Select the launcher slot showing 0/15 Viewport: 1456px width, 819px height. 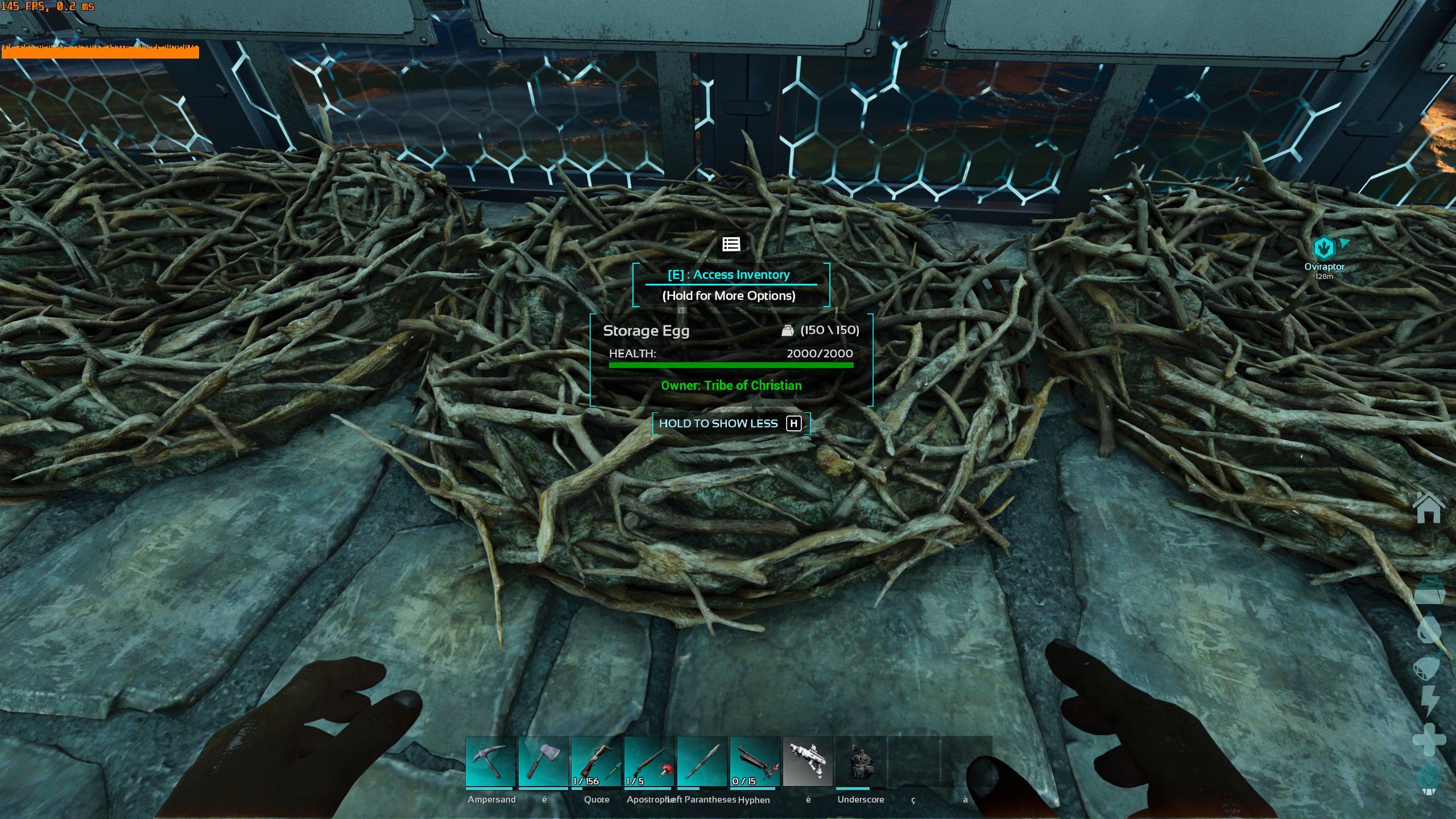755,762
